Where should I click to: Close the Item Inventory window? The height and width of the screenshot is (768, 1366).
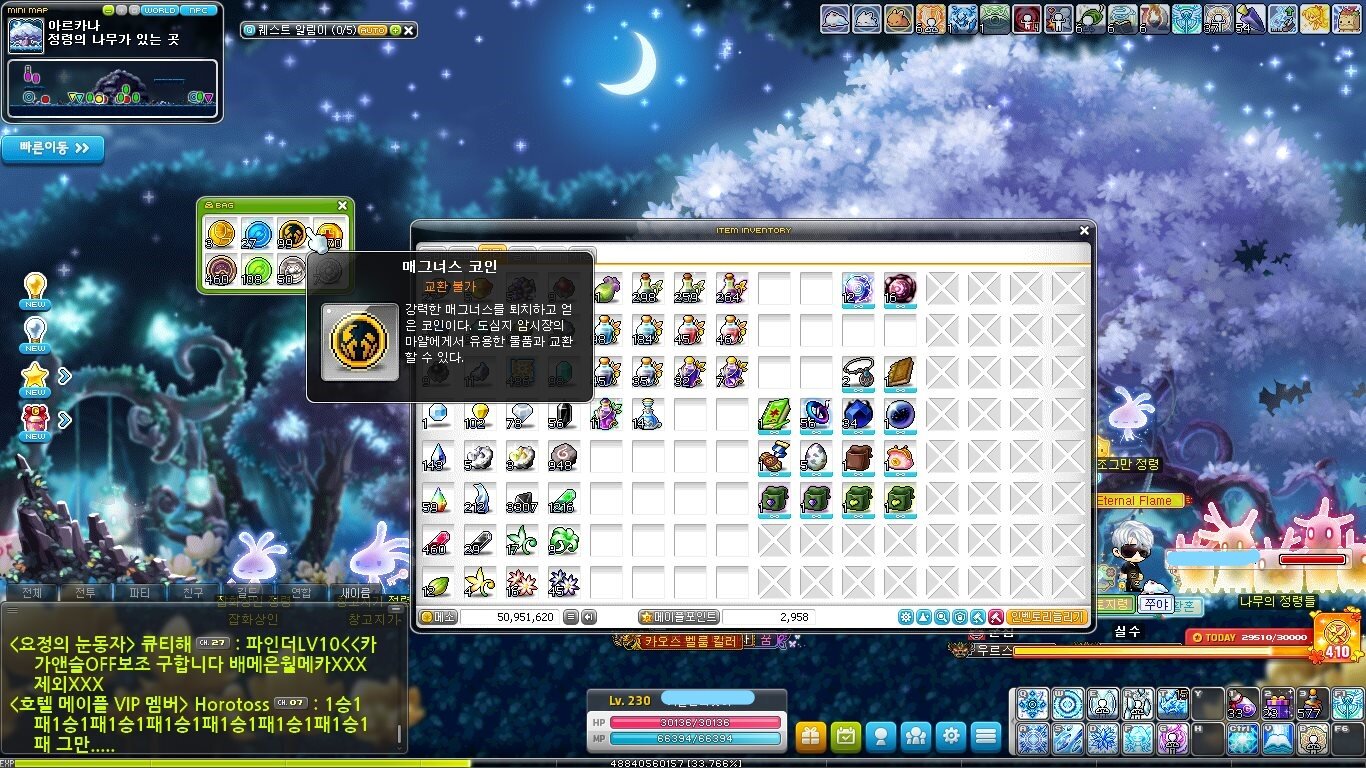(1084, 231)
